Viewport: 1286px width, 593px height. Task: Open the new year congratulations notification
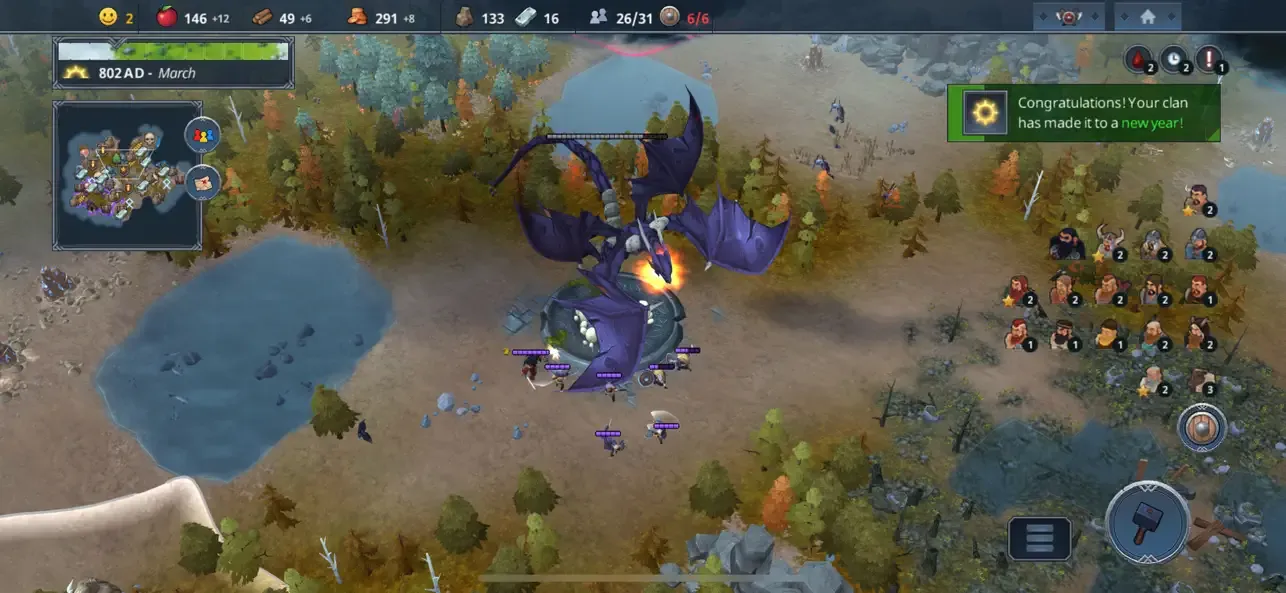(x=1084, y=112)
